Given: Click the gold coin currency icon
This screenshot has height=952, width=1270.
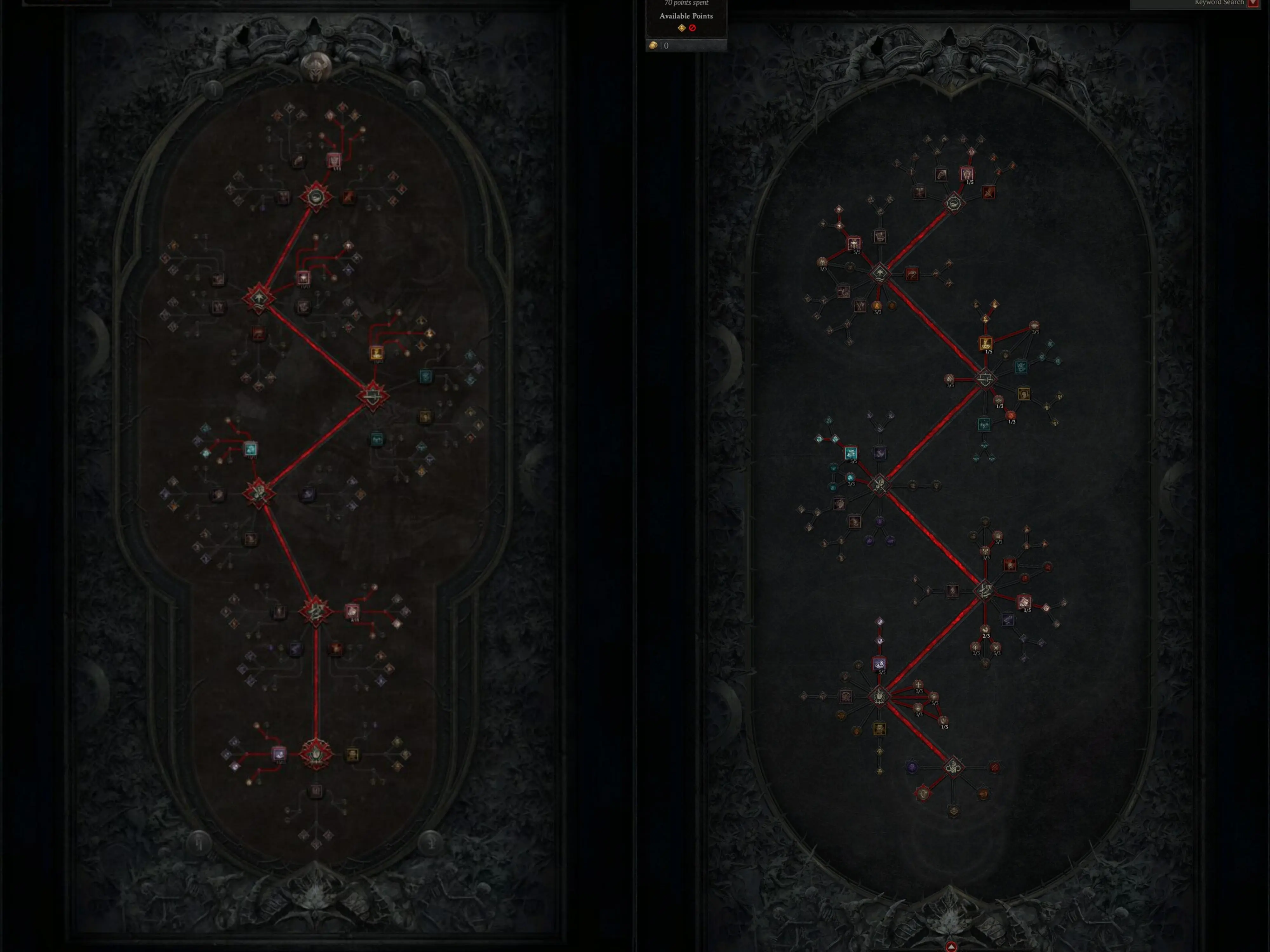Looking at the screenshot, I should (x=653, y=46).
